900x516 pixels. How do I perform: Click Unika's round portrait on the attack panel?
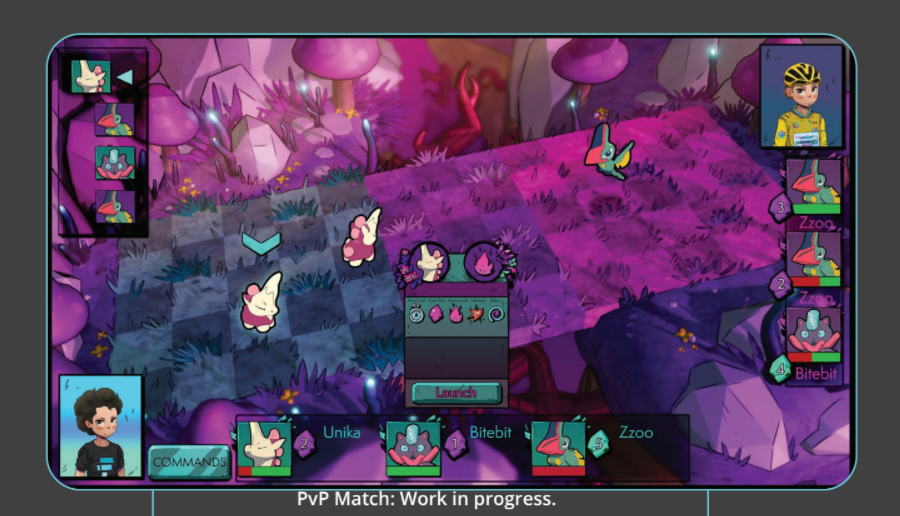pyautogui.click(x=431, y=263)
